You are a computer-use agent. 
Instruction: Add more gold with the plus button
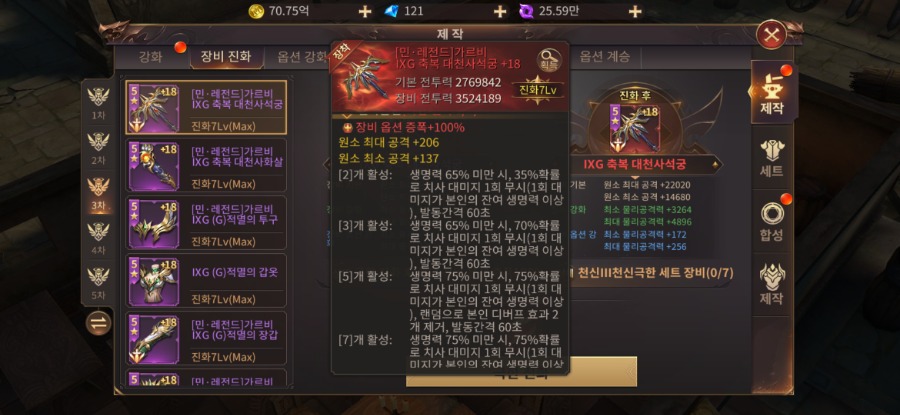(x=364, y=11)
